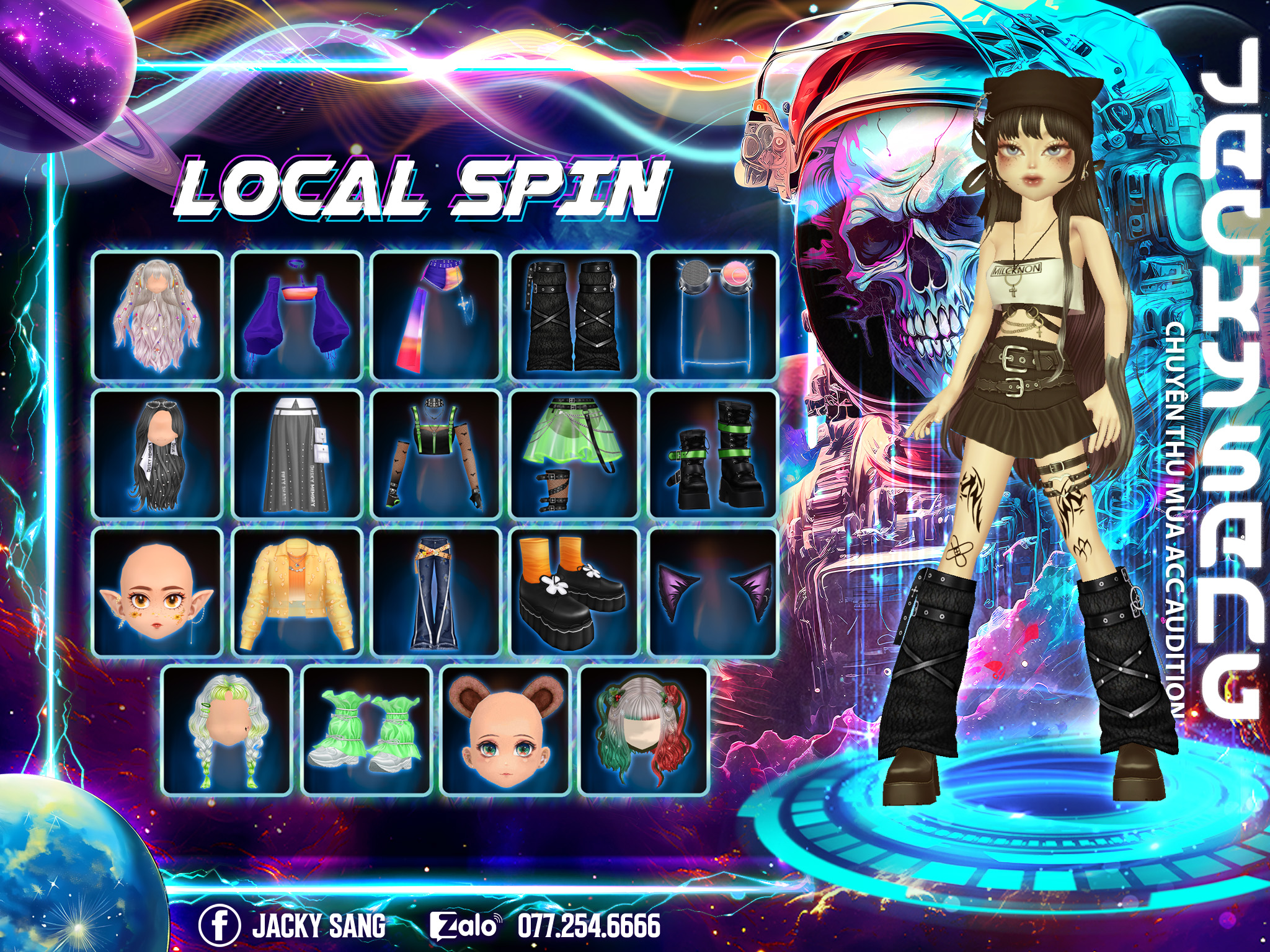Pick the green and red pigtails hair
Viewport: 1270px width, 952px height.
click(644, 731)
